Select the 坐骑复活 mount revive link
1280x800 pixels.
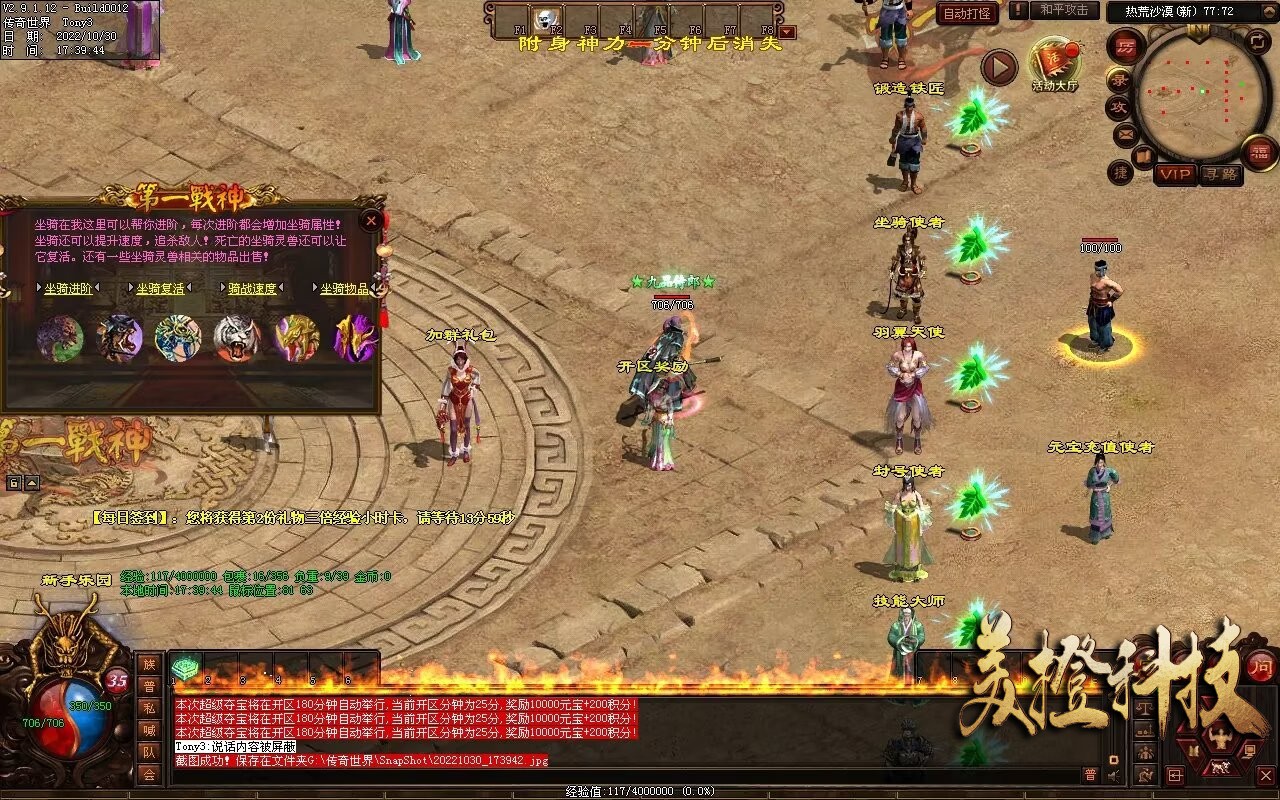[x=160, y=289]
